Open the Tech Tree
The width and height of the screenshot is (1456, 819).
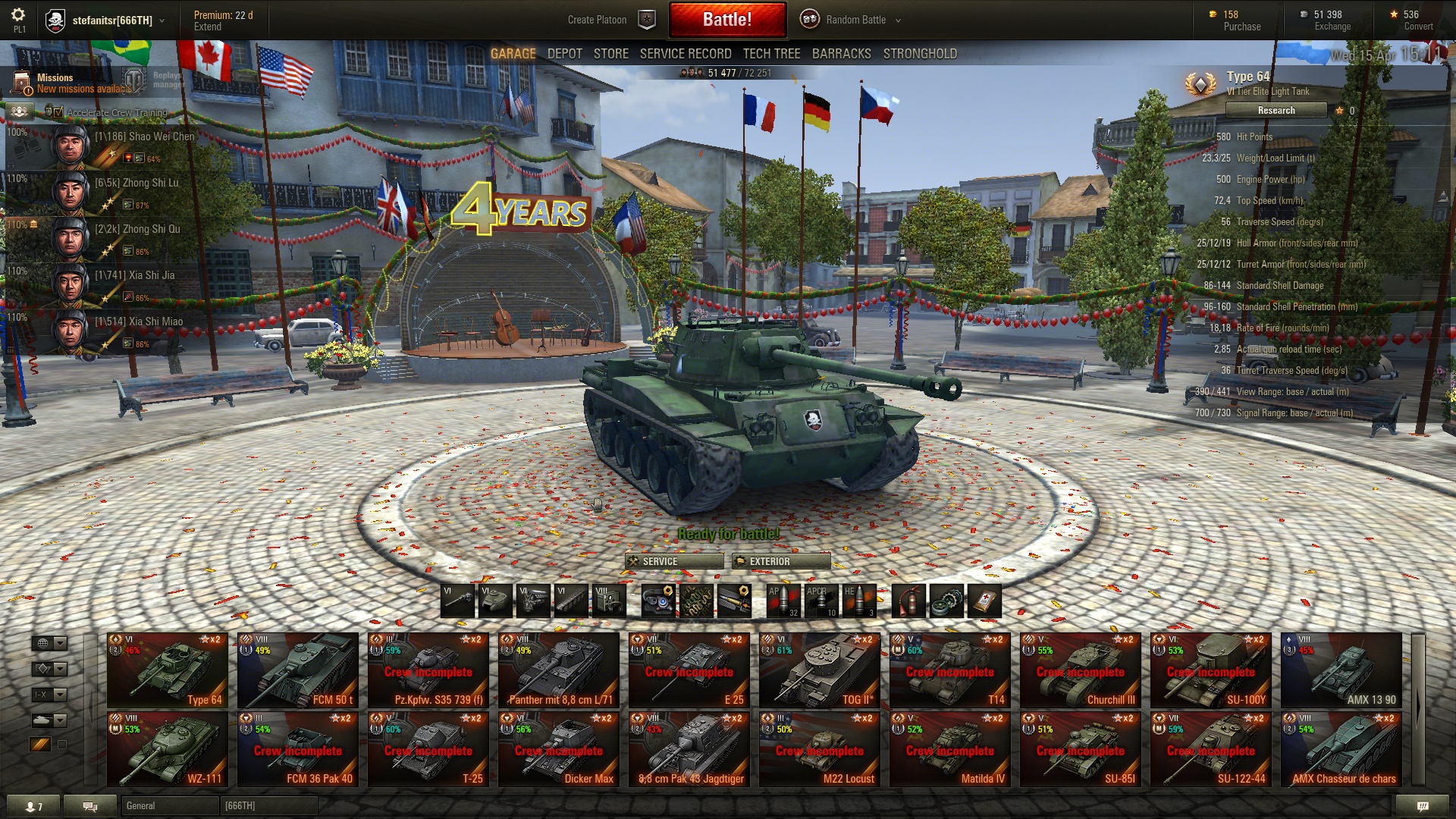[x=771, y=54]
